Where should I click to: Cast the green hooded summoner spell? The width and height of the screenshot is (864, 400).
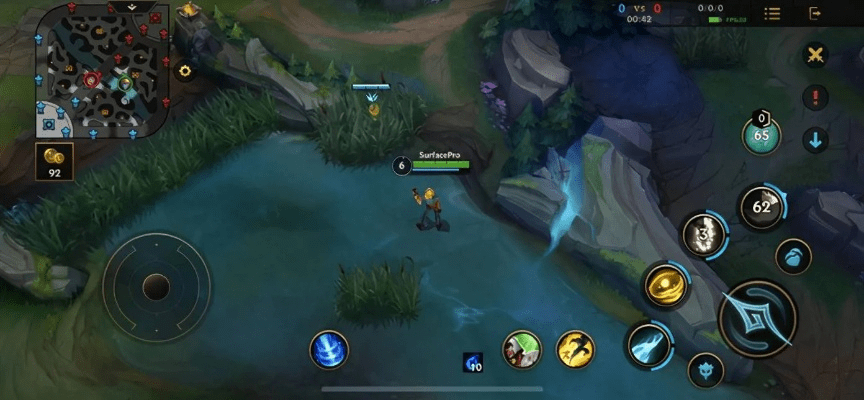521,348
